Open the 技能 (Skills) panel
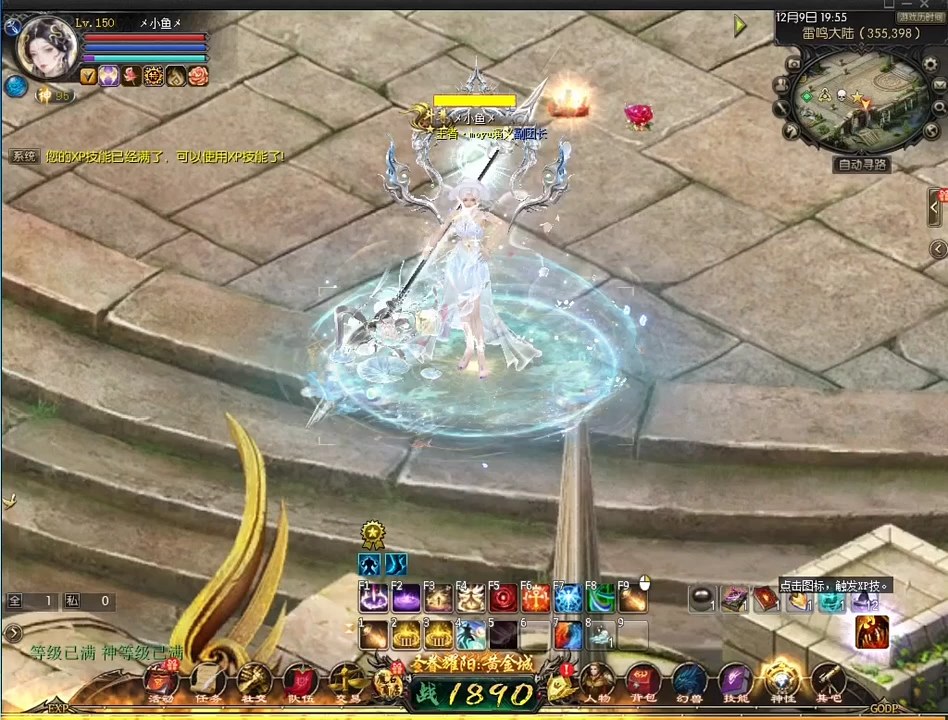Viewport: 948px width, 720px height. pyautogui.click(x=735, y=681)
